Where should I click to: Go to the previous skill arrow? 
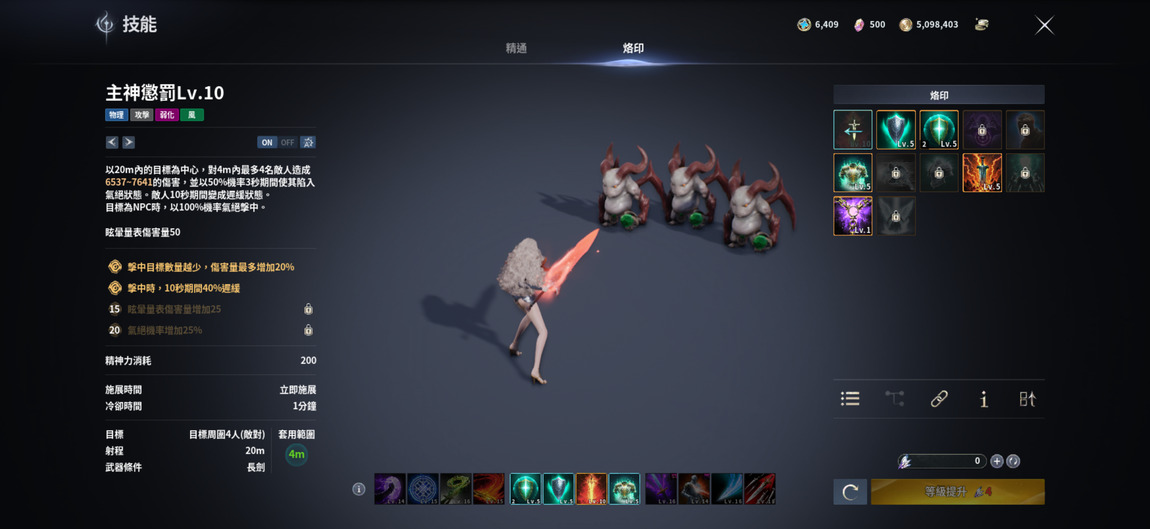tap(112, 142)
